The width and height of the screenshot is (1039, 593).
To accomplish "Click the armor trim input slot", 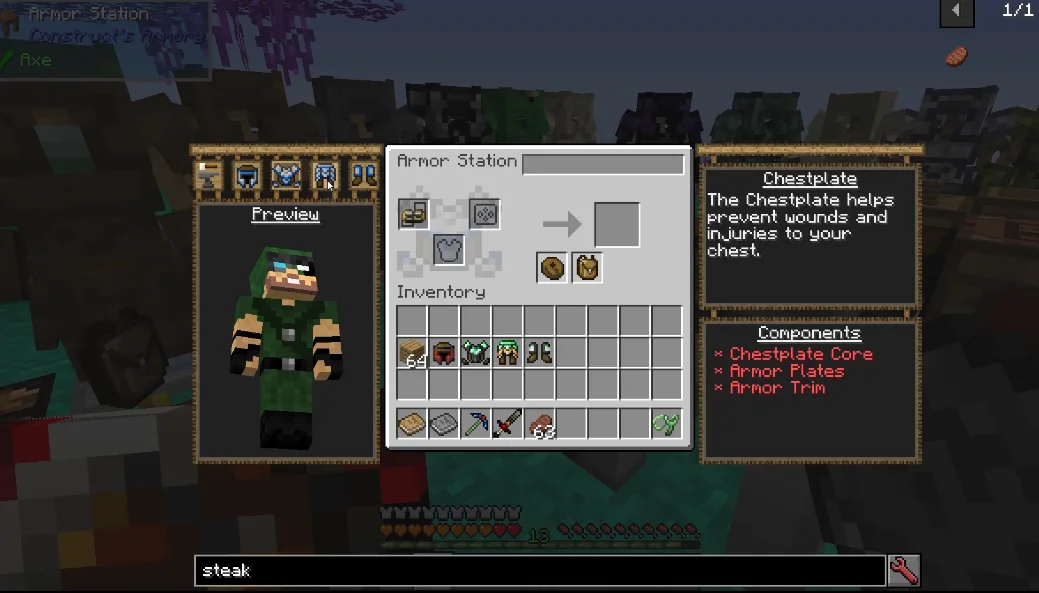I will (484, 214).
